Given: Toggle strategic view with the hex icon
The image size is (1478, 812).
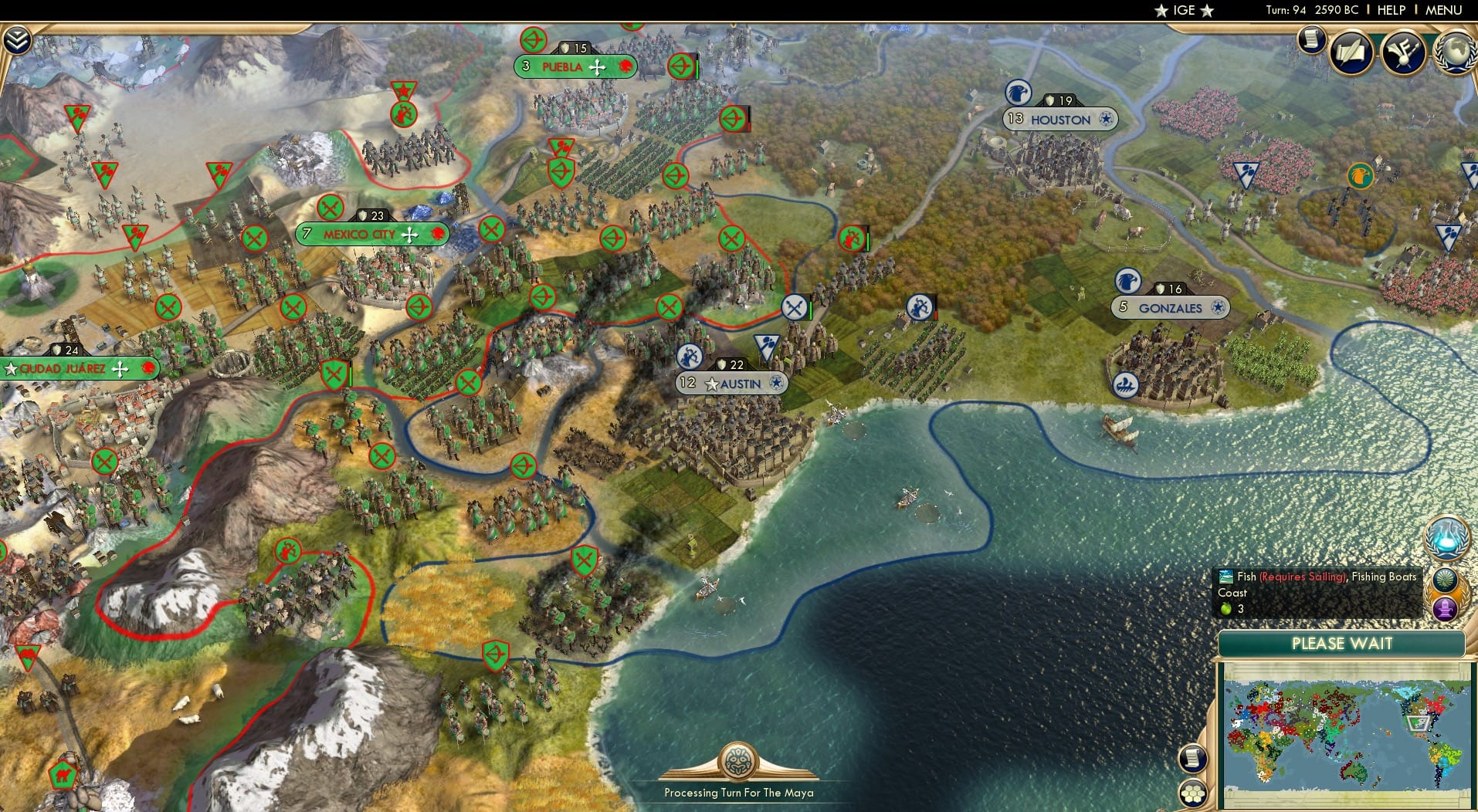Looking at the screenshot, I should tap(1194, 793).
